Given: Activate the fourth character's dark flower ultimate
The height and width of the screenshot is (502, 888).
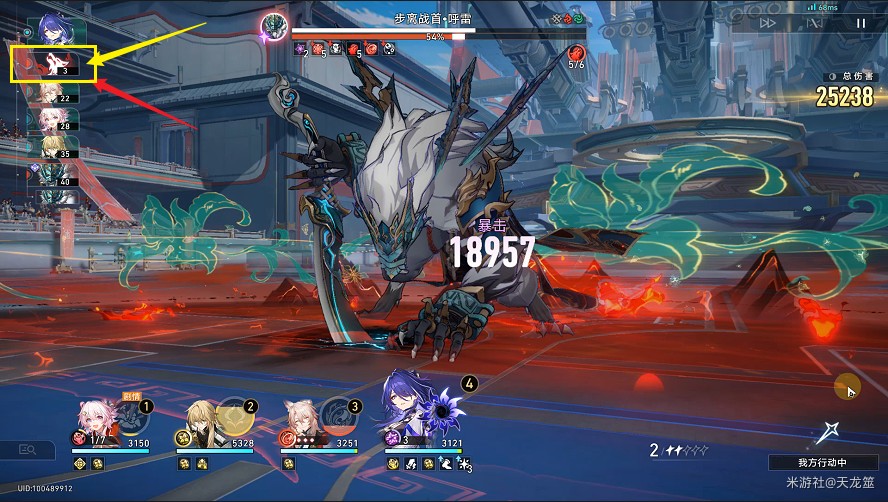Looking at the screenshot, I should 440,408.
